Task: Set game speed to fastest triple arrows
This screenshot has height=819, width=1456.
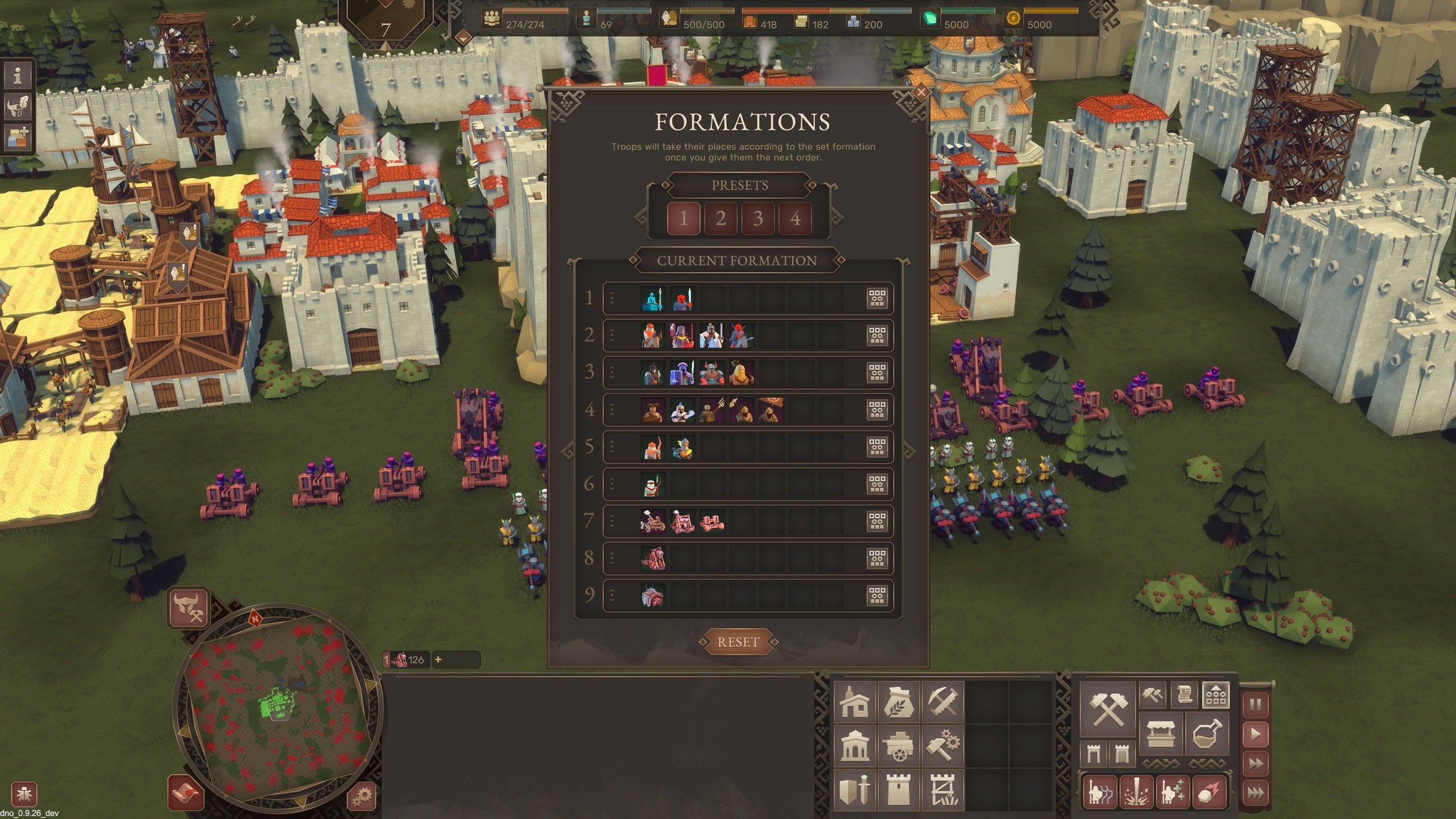Action: 1255,792
